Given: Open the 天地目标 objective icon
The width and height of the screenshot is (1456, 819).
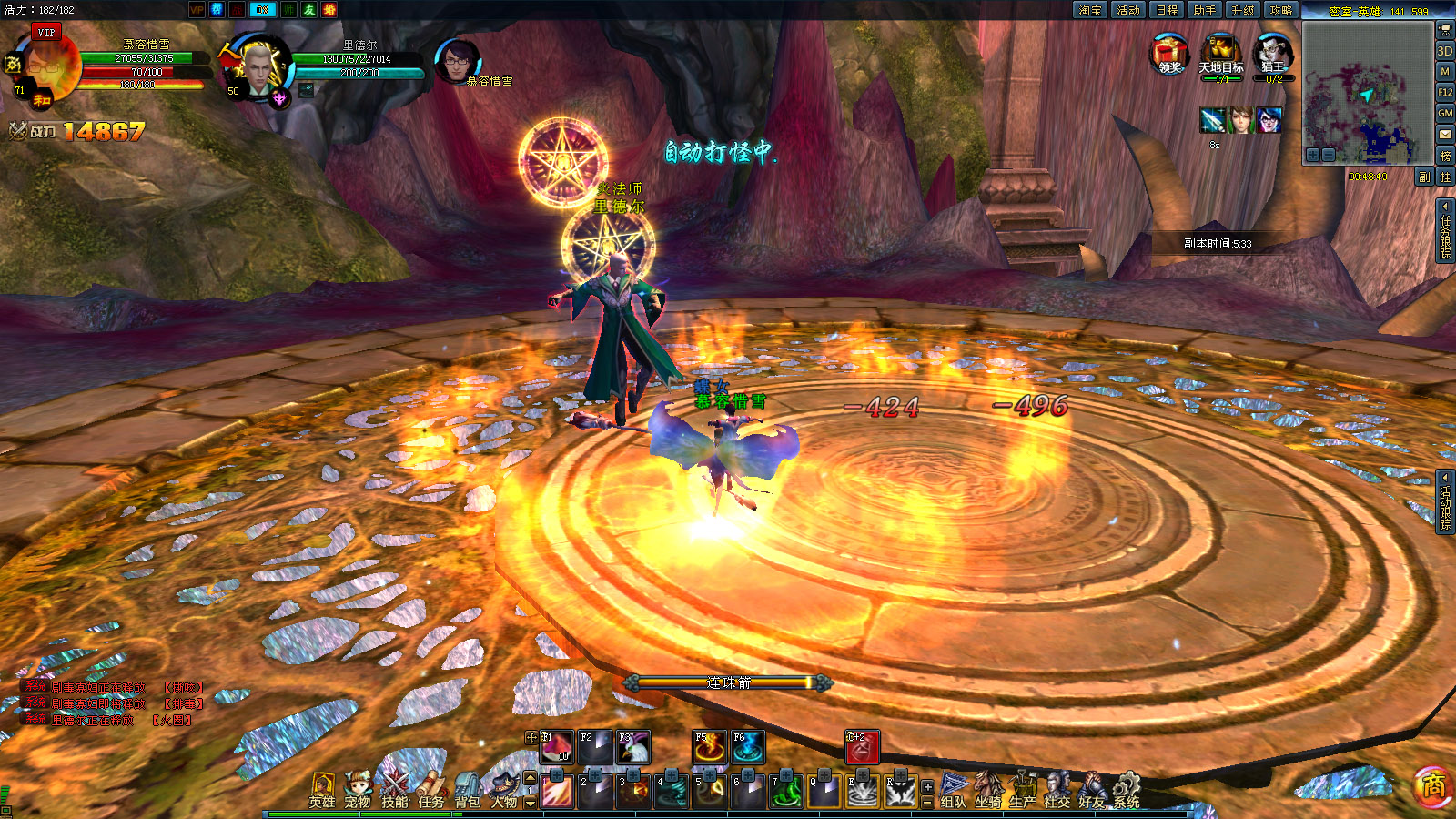Looking at the screenshot, I should coord(1221,54).
